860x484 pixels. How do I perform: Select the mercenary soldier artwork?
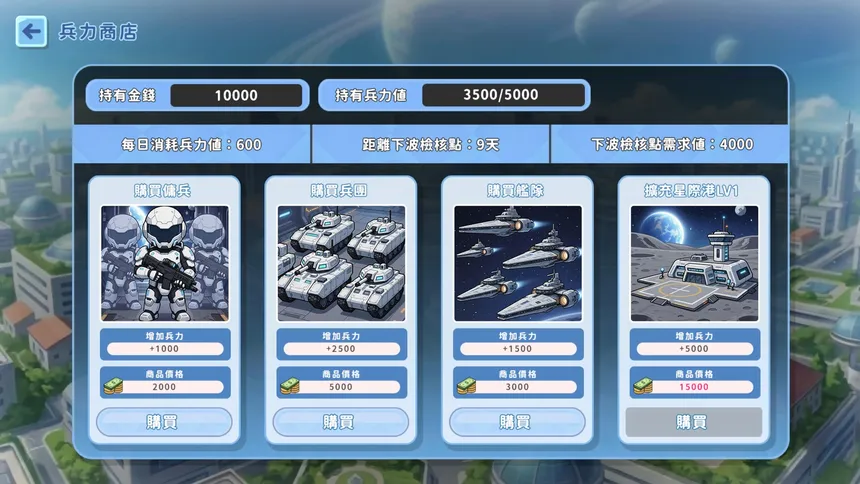[164, 263]
